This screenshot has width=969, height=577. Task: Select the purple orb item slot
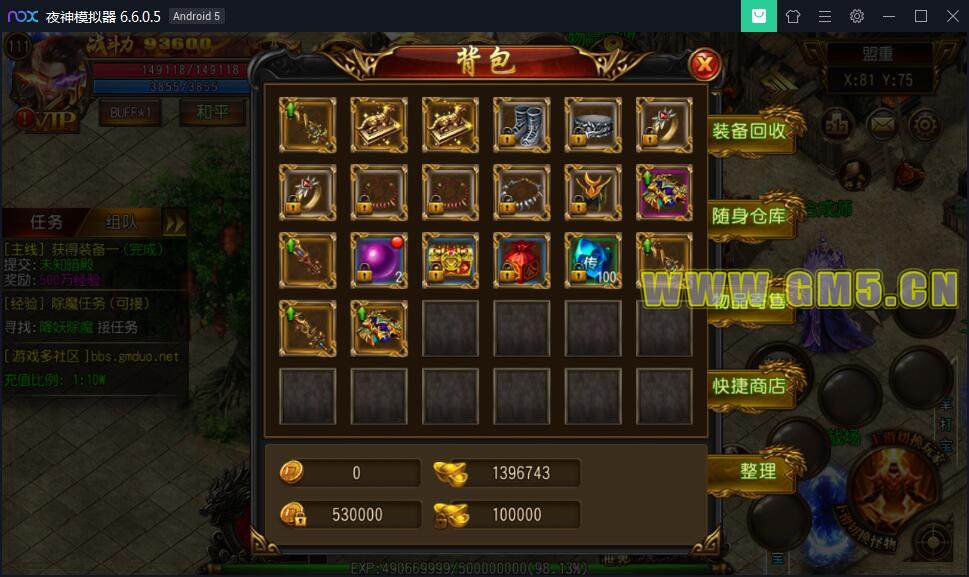tap(379, 260)
